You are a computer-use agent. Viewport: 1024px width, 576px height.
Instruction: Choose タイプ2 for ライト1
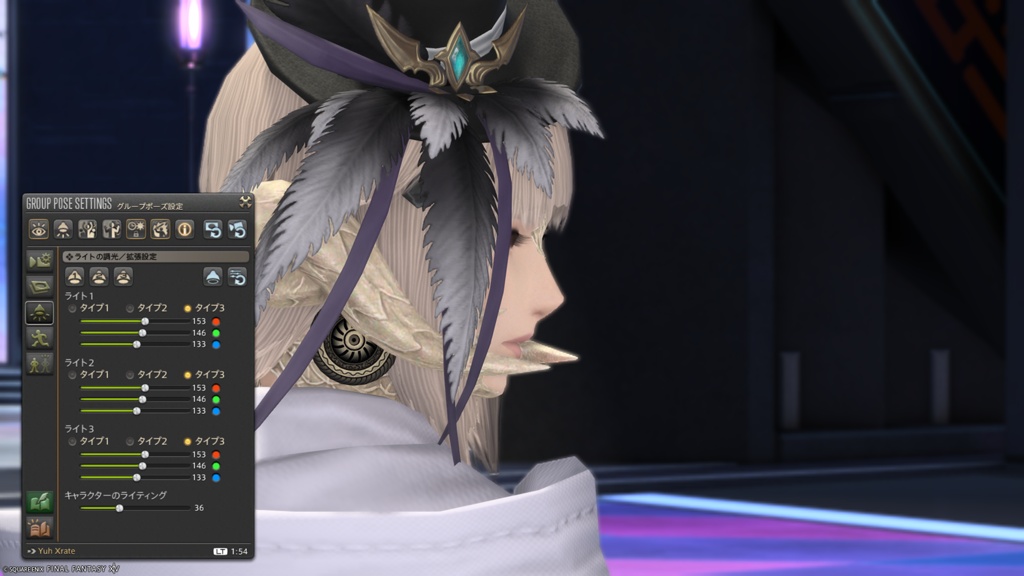coord(130,308)
